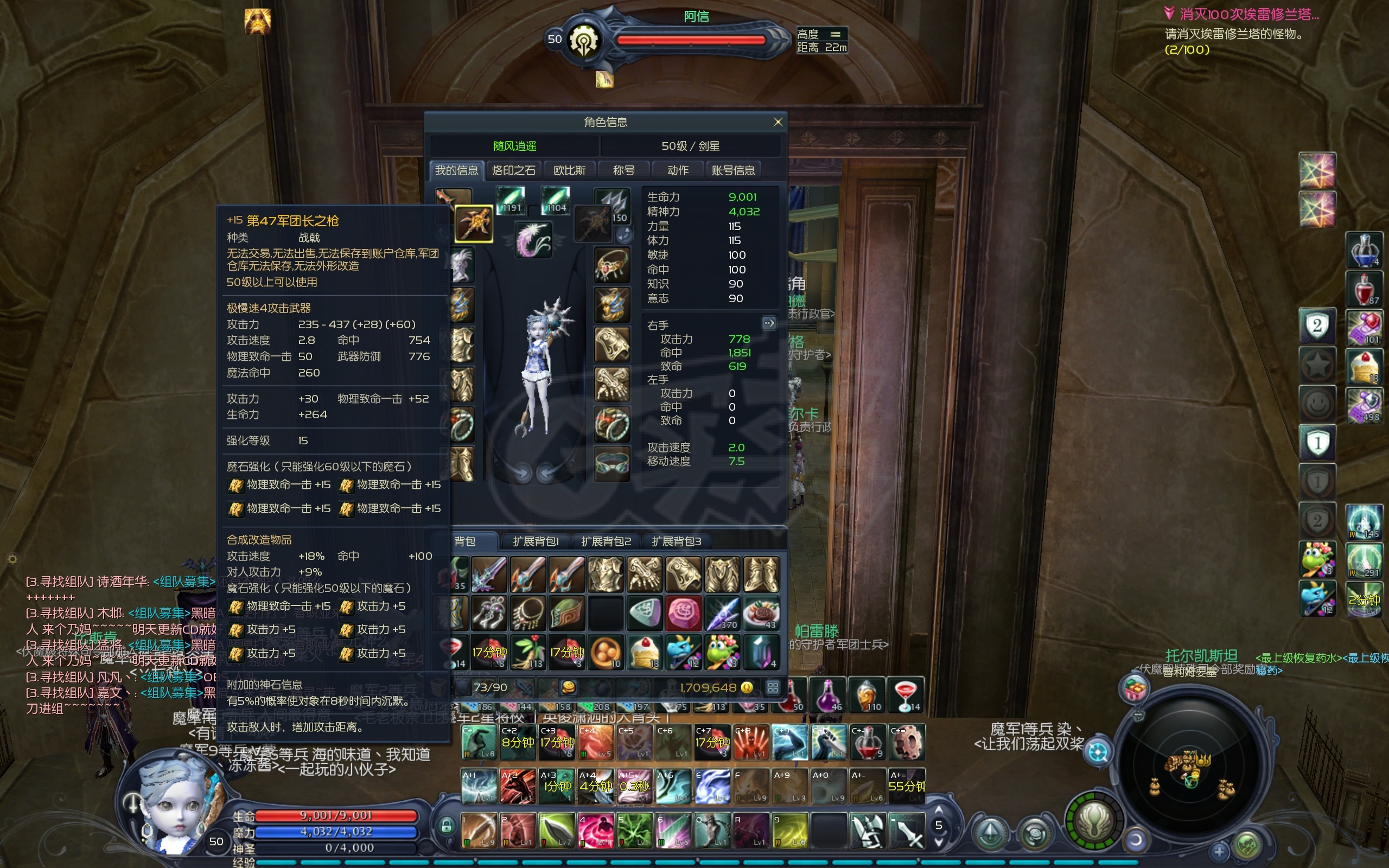Select the highlighted equipped spear weapon slot
1389x868 pixels.
pyautogui.click(x=474, y=224)
